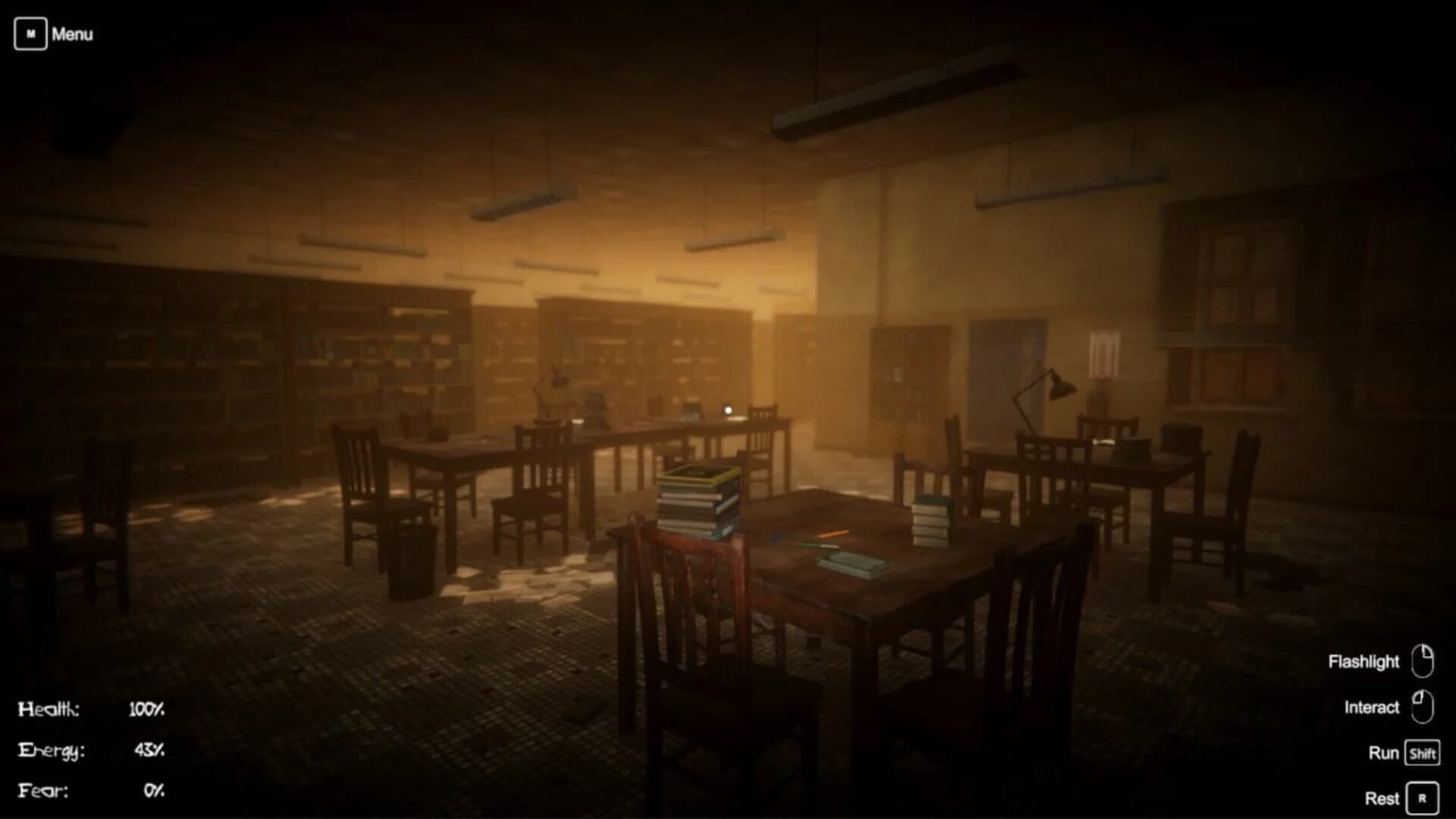The image size is (1456, 819).
Task: Toggle Run using the Shift prompt
Action: (x=1424, y=753)
